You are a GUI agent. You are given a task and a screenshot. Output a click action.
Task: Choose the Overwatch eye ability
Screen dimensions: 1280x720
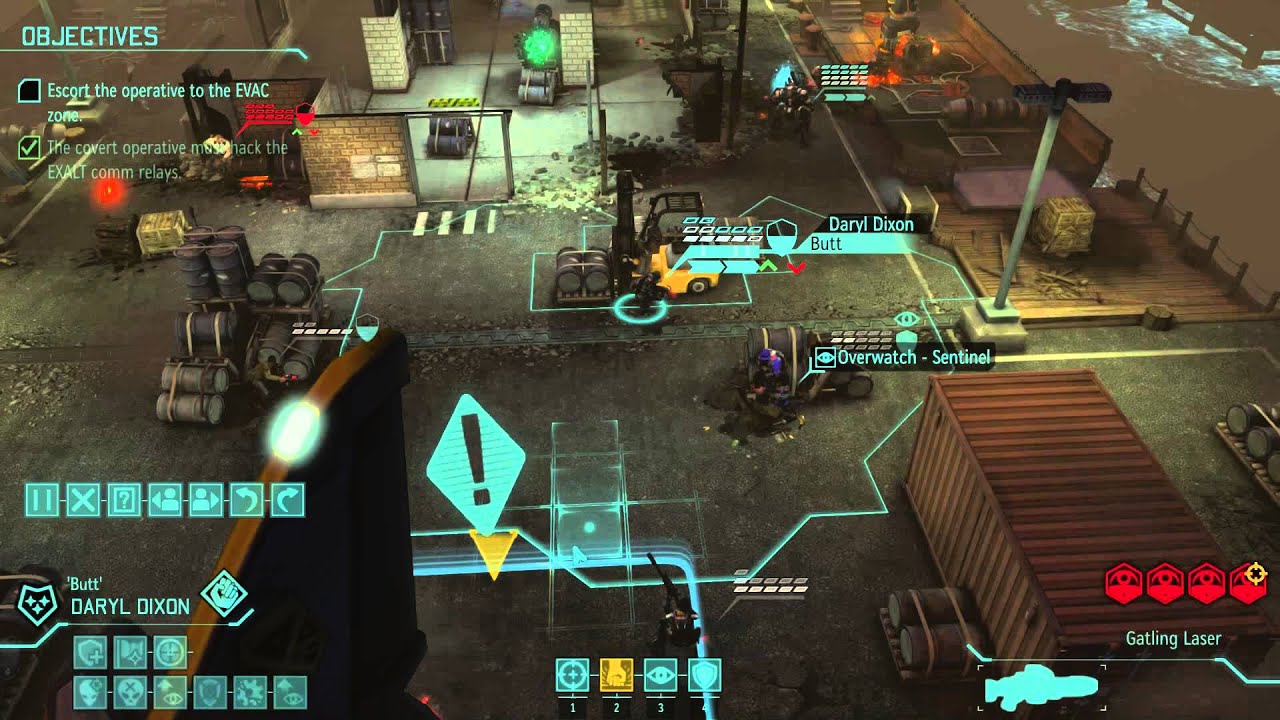[660, 676]
